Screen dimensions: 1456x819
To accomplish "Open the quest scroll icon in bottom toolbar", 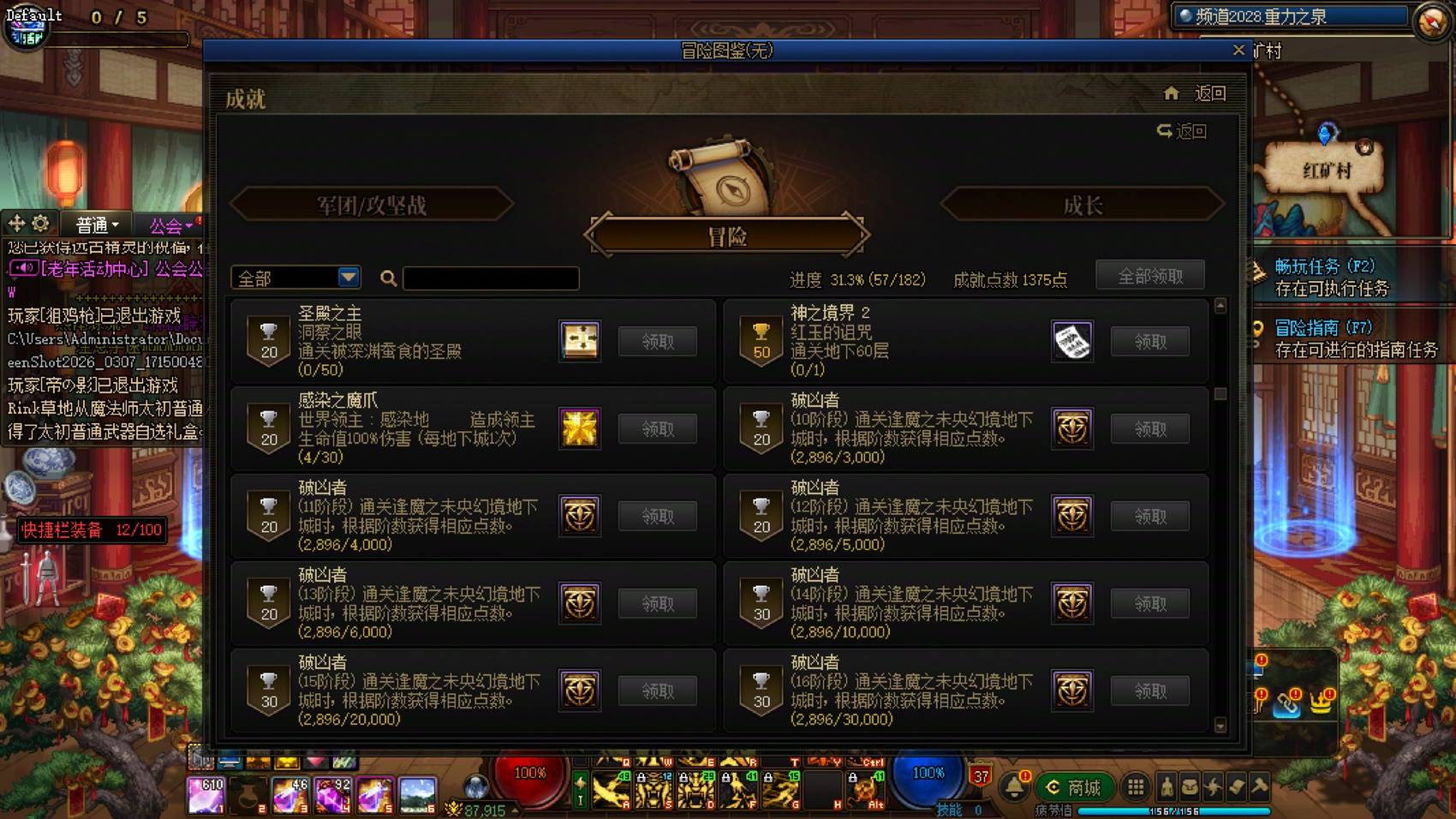I will coord(1236,787).
